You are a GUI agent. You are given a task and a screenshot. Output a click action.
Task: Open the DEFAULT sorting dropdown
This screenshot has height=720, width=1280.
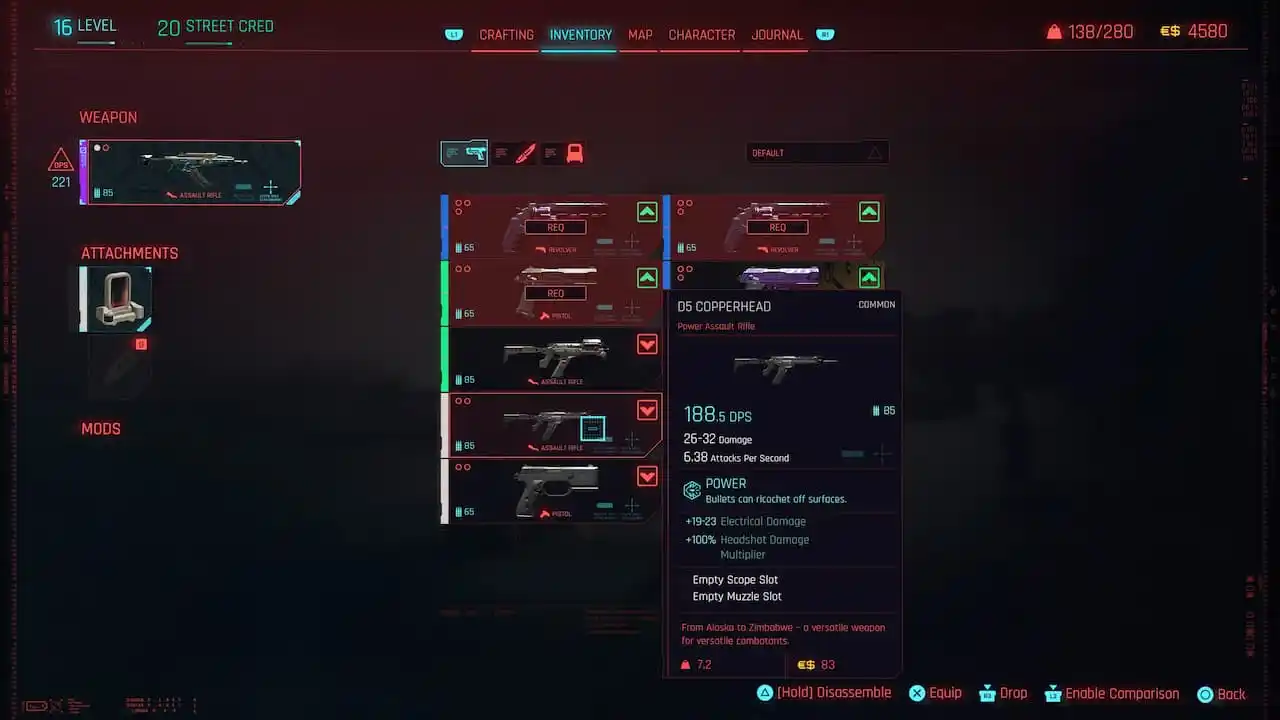[800, 152]
